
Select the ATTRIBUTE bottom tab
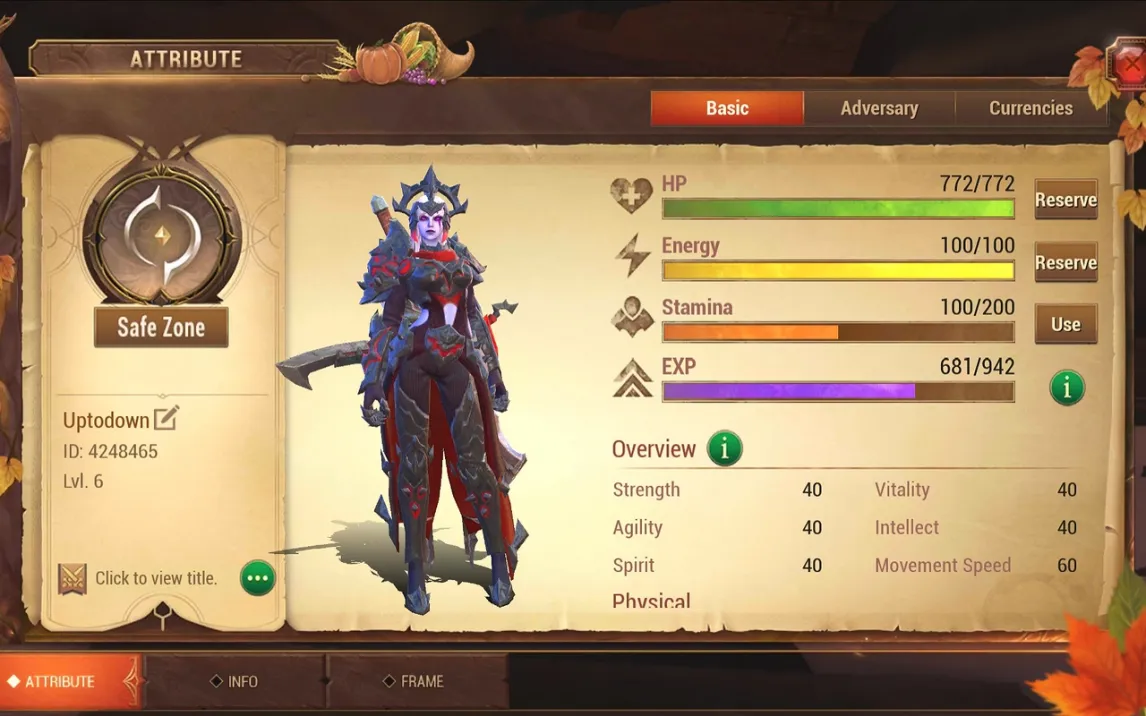point(60,682)
